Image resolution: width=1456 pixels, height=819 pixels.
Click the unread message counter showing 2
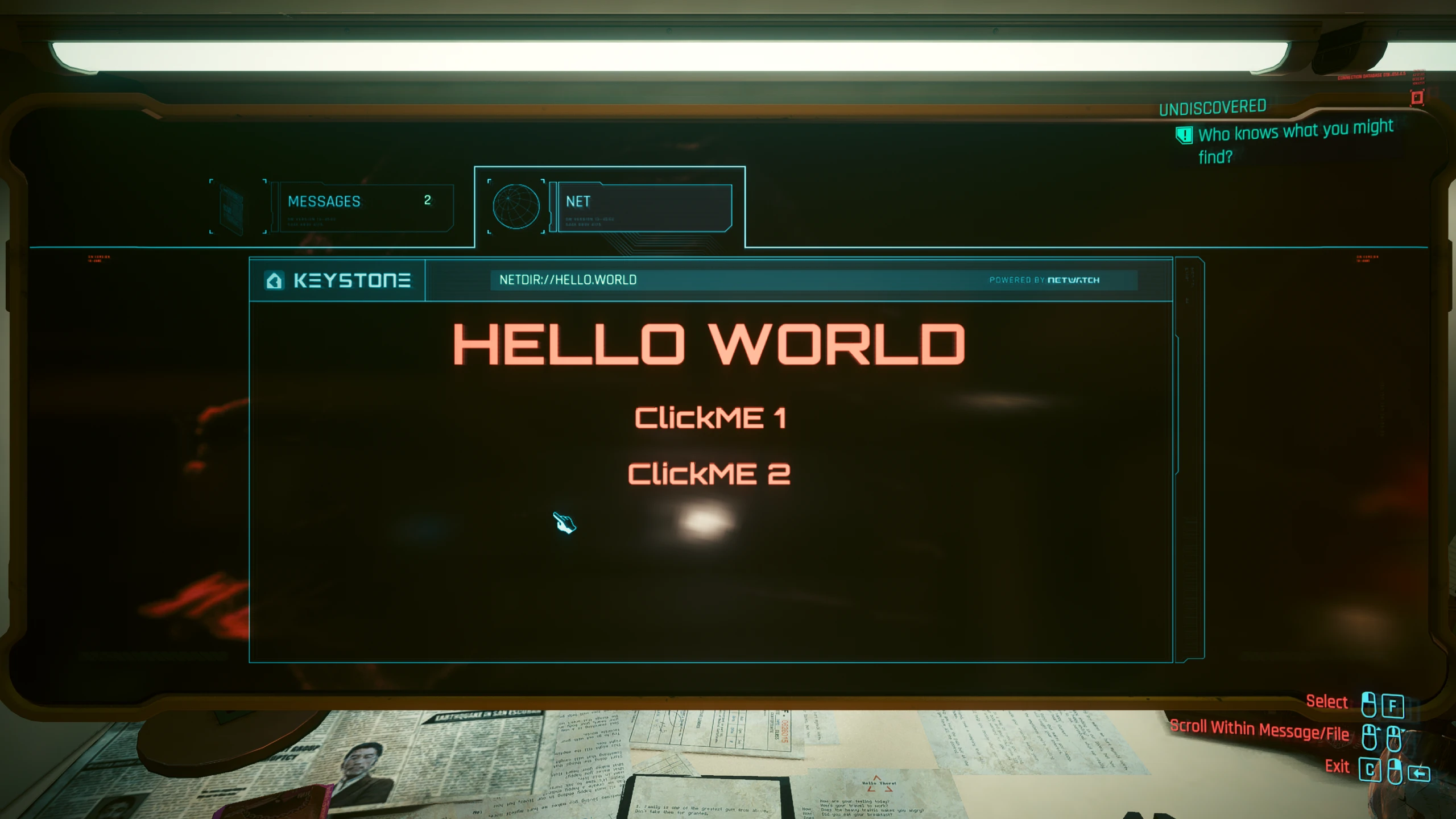click(x=428, y=202)
